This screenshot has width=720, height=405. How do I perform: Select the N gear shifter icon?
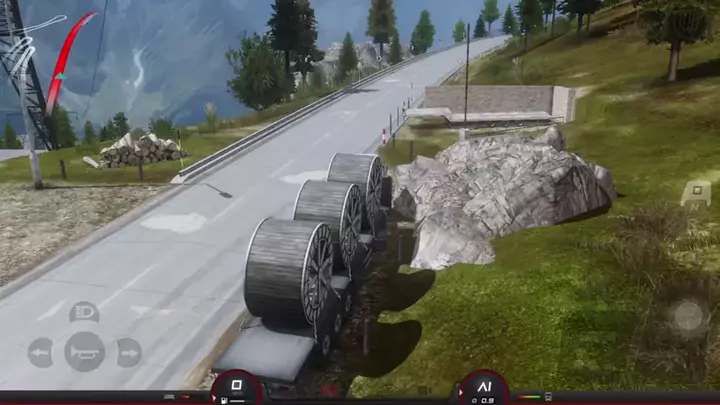[696, 194]
